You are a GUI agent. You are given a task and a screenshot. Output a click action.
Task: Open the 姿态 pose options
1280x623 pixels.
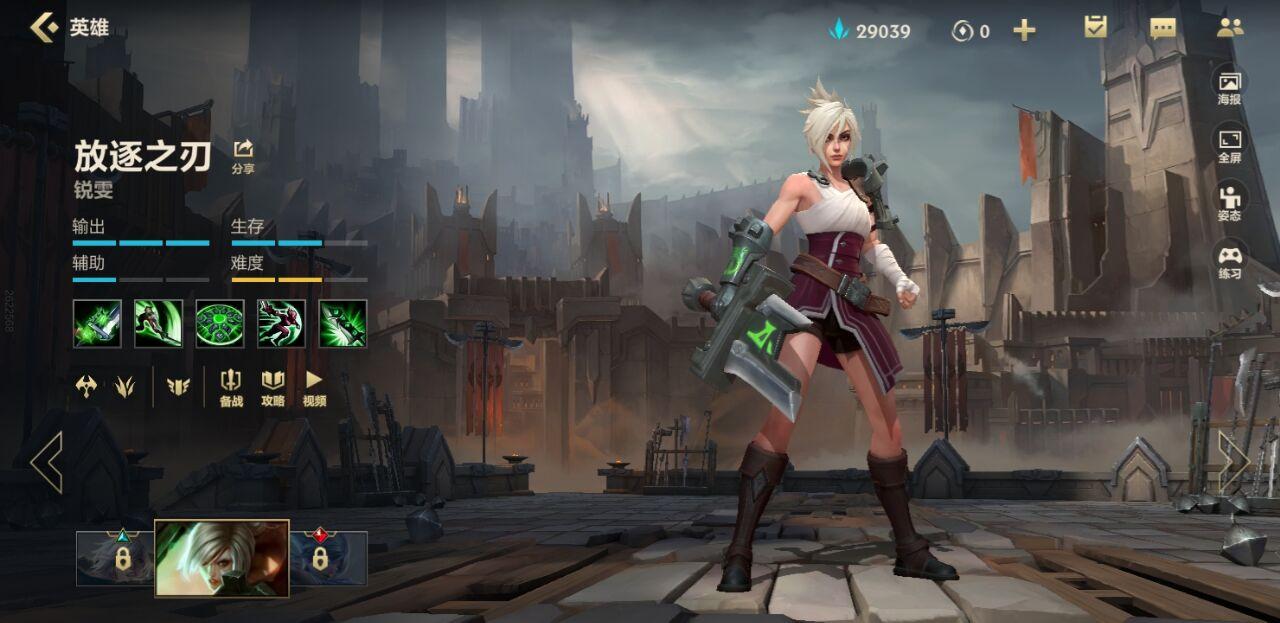(x=1229, y=203)
